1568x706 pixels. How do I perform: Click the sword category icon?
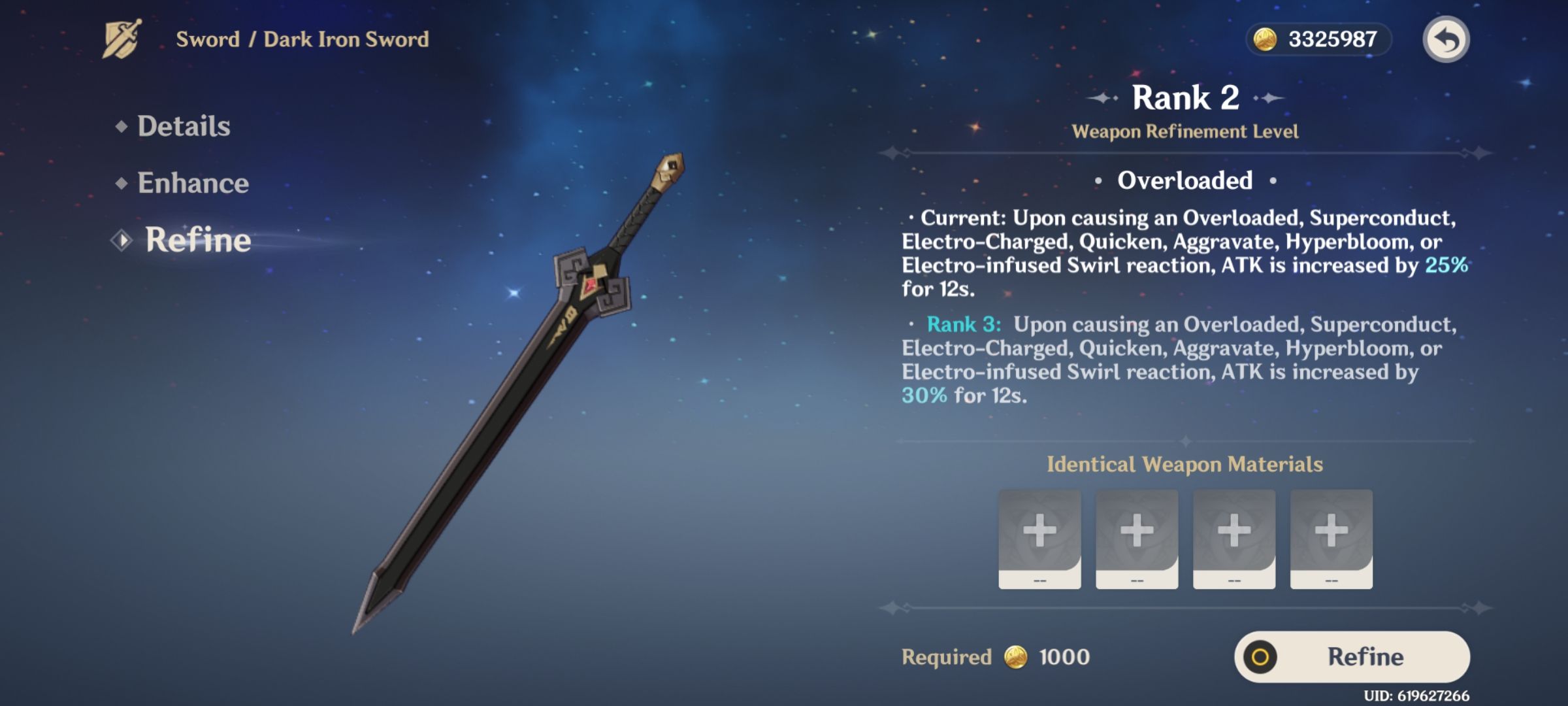click(x=122, y=39)
